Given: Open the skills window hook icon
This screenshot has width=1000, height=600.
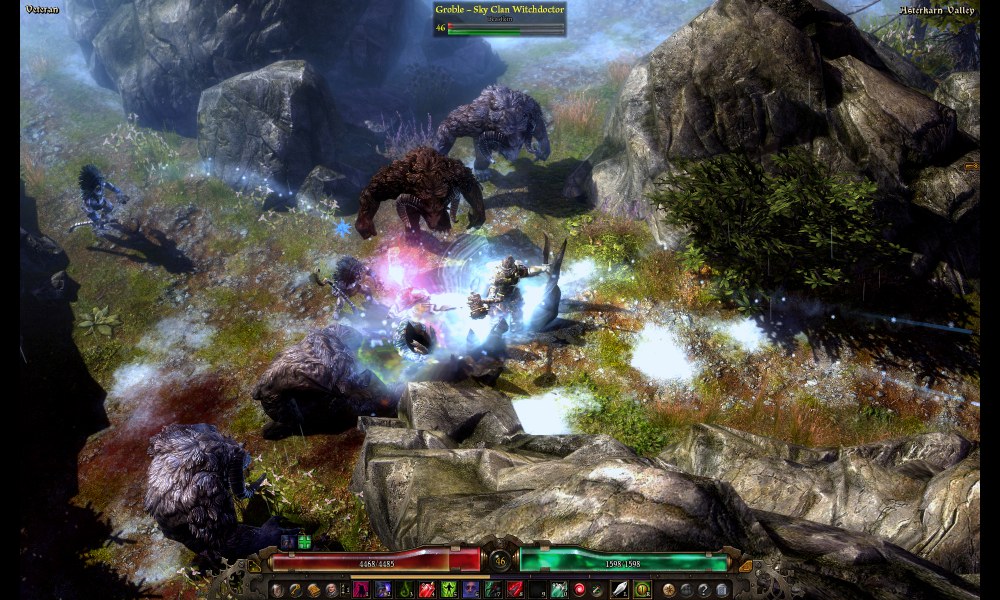Looking at the screenshot, I should pyautogui.click(x=295, y=590).
